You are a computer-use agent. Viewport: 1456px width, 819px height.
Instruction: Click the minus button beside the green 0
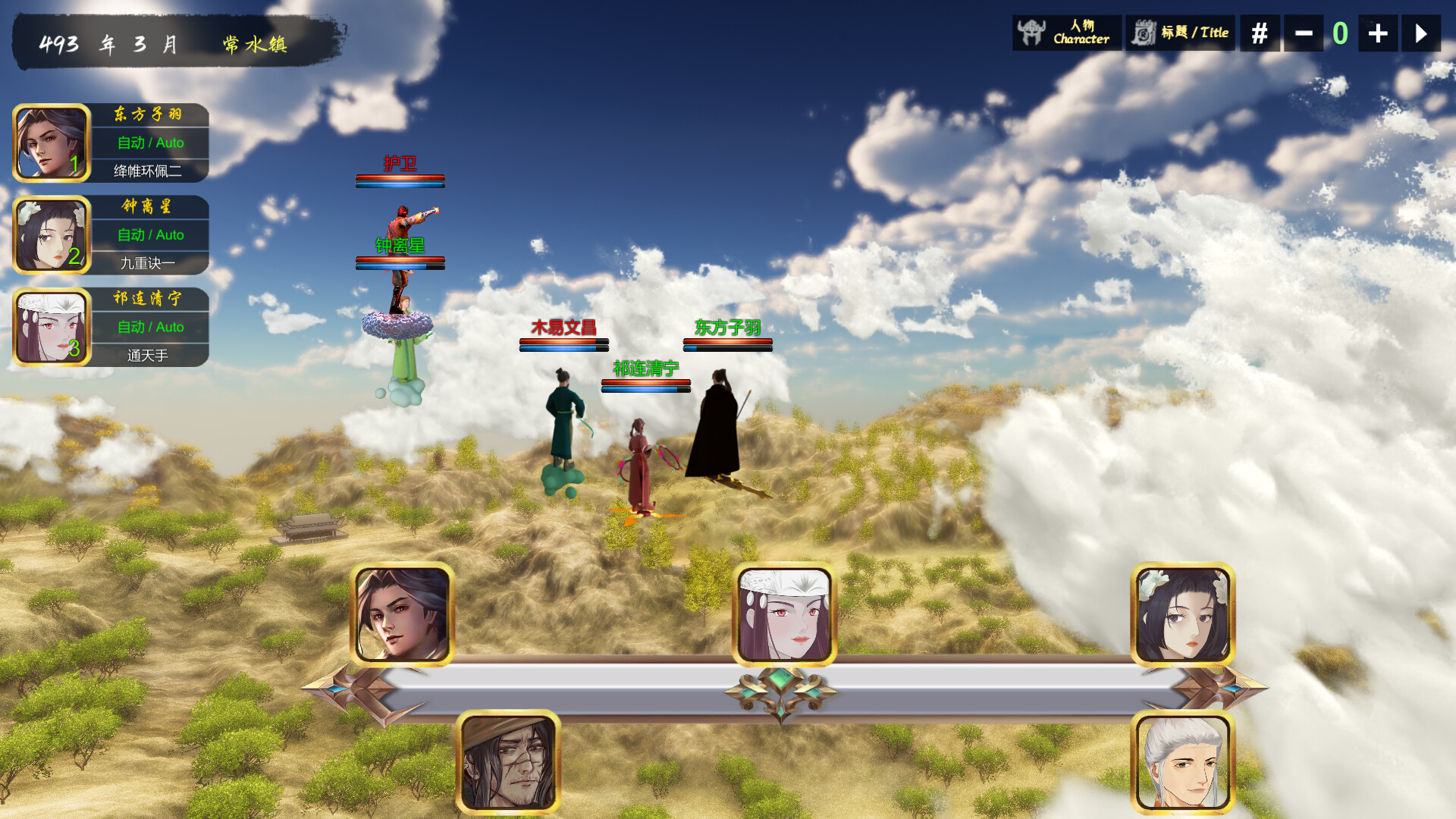pyautogui.click(x=1303, y=33)
